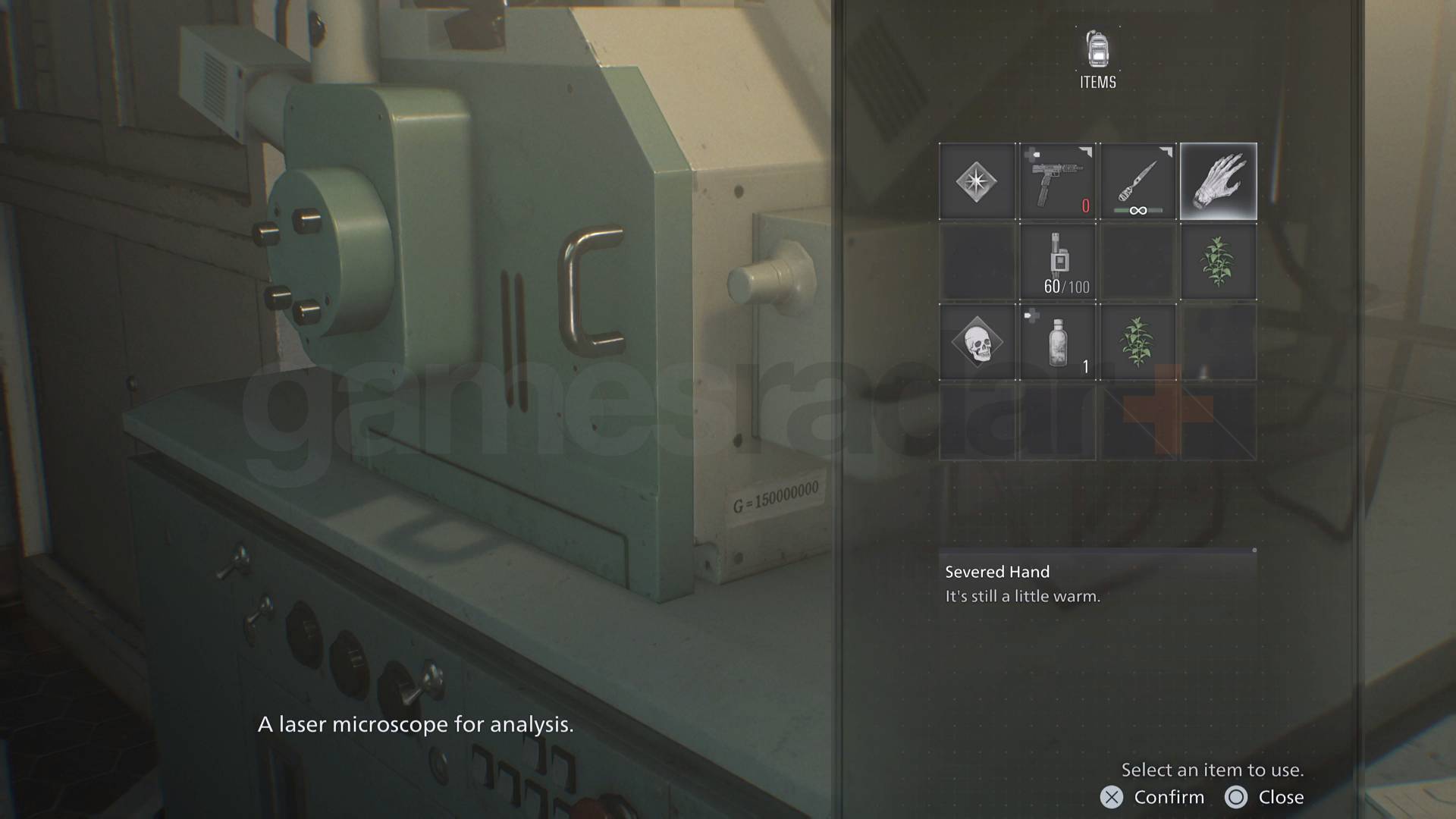This screenshot has width=1456, height=819.
Task: Select the fuel canister showing 60/100
Action: click(1059, 262)
